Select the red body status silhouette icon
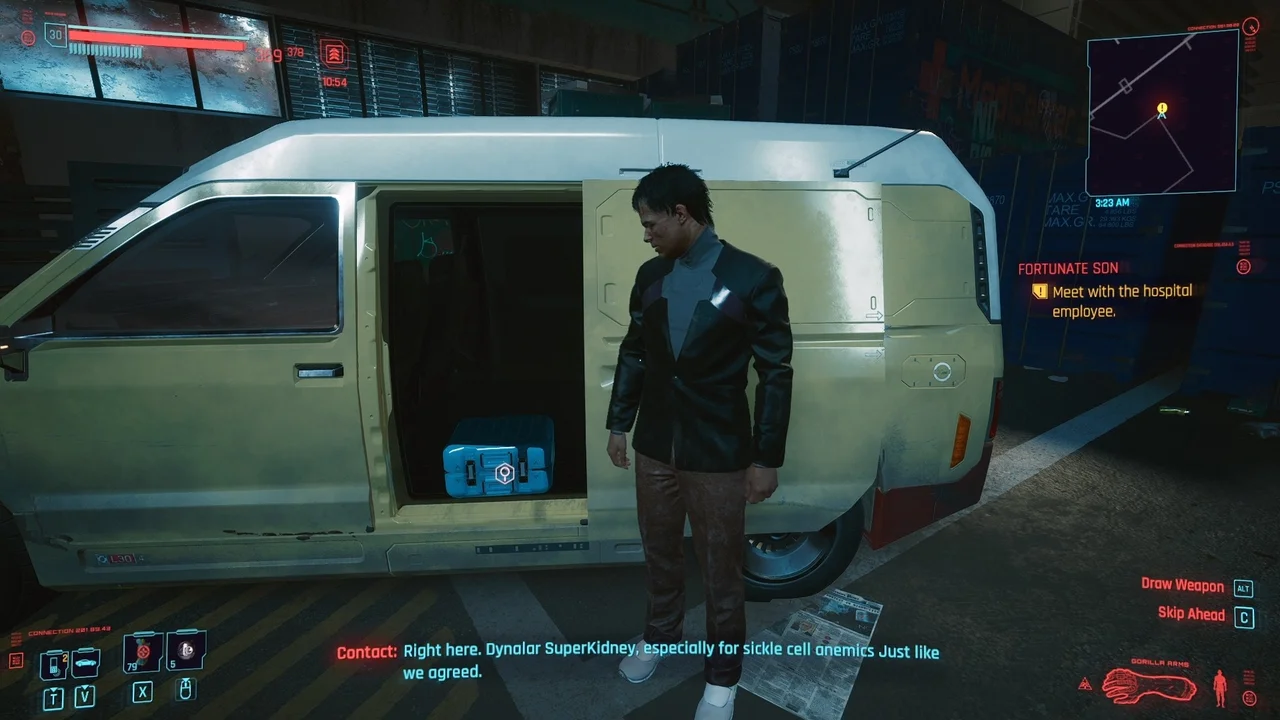1280x720 pixels. [x=1219, y=686]
